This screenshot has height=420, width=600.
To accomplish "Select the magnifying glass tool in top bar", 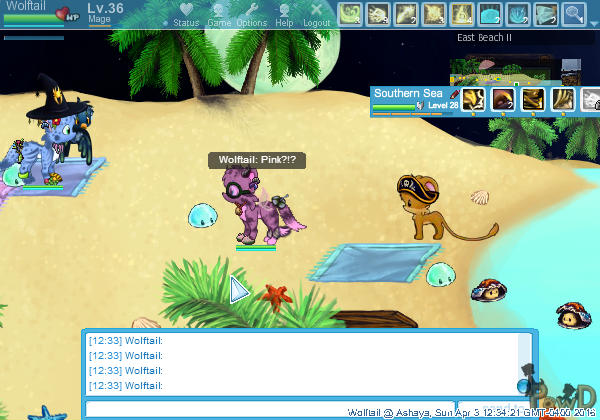I will 572,14.
